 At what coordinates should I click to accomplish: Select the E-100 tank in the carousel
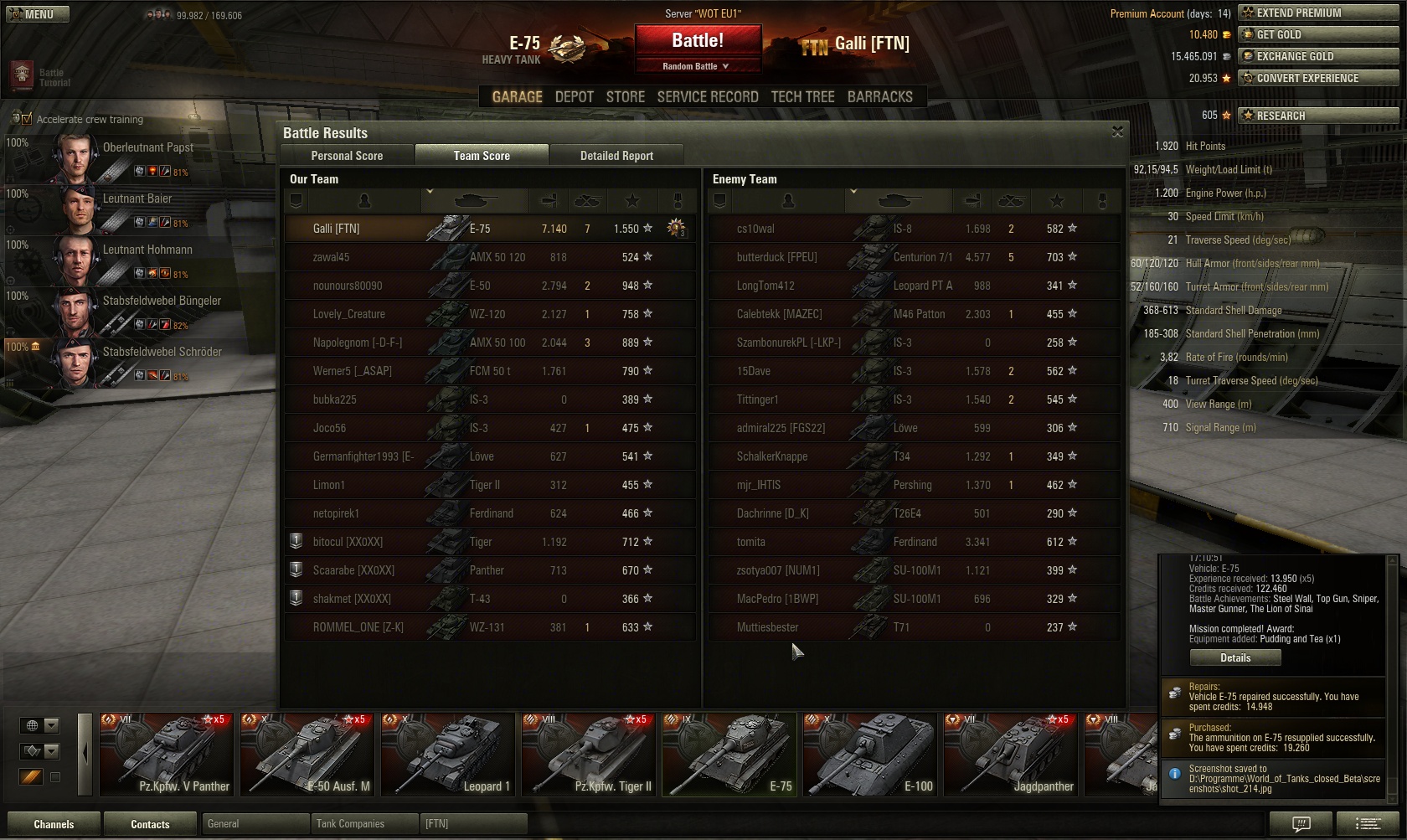[x=869, y=754]
